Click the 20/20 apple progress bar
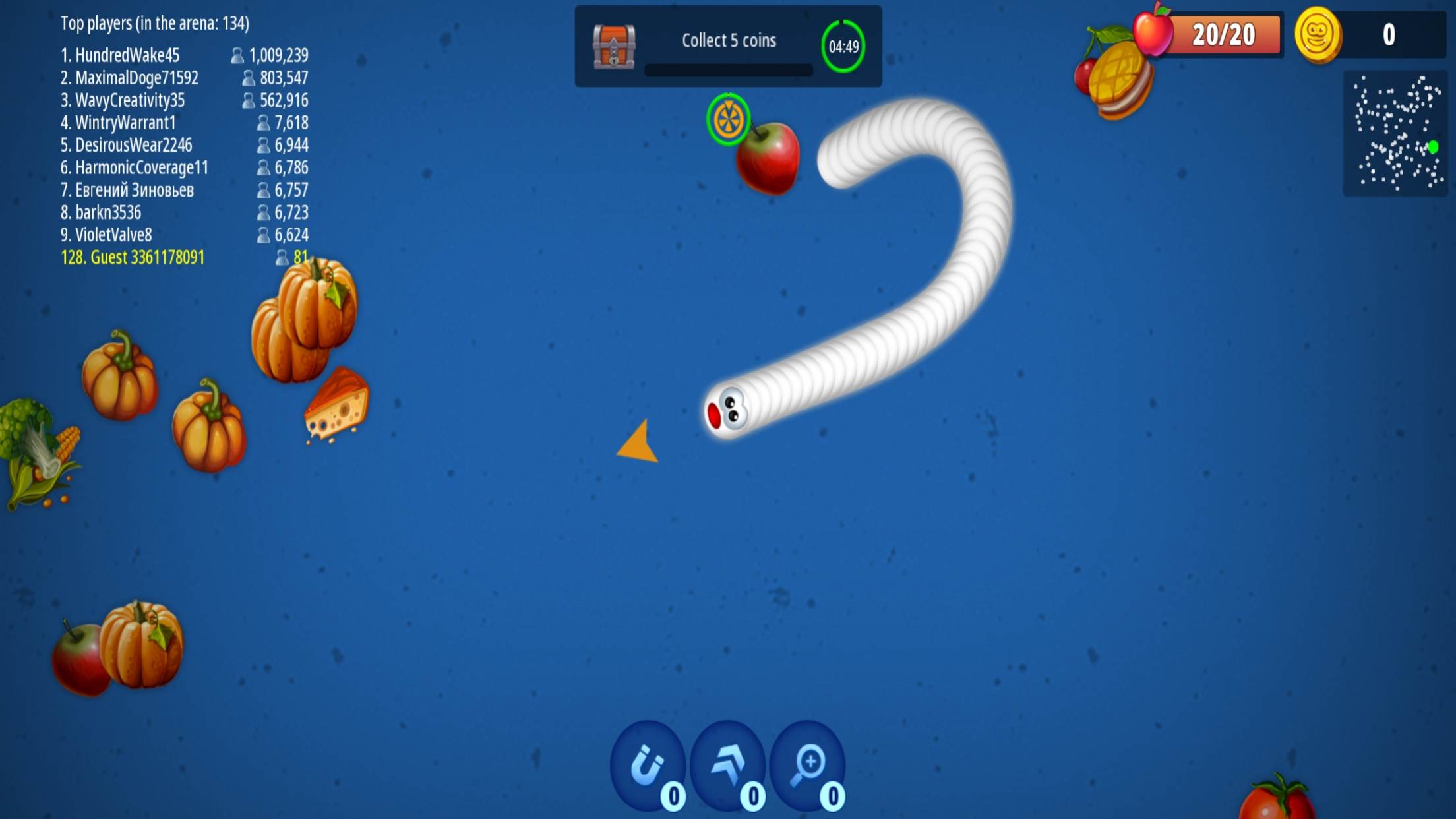This screenshot has width=1456, height=819. click(x=1227, y=34)
